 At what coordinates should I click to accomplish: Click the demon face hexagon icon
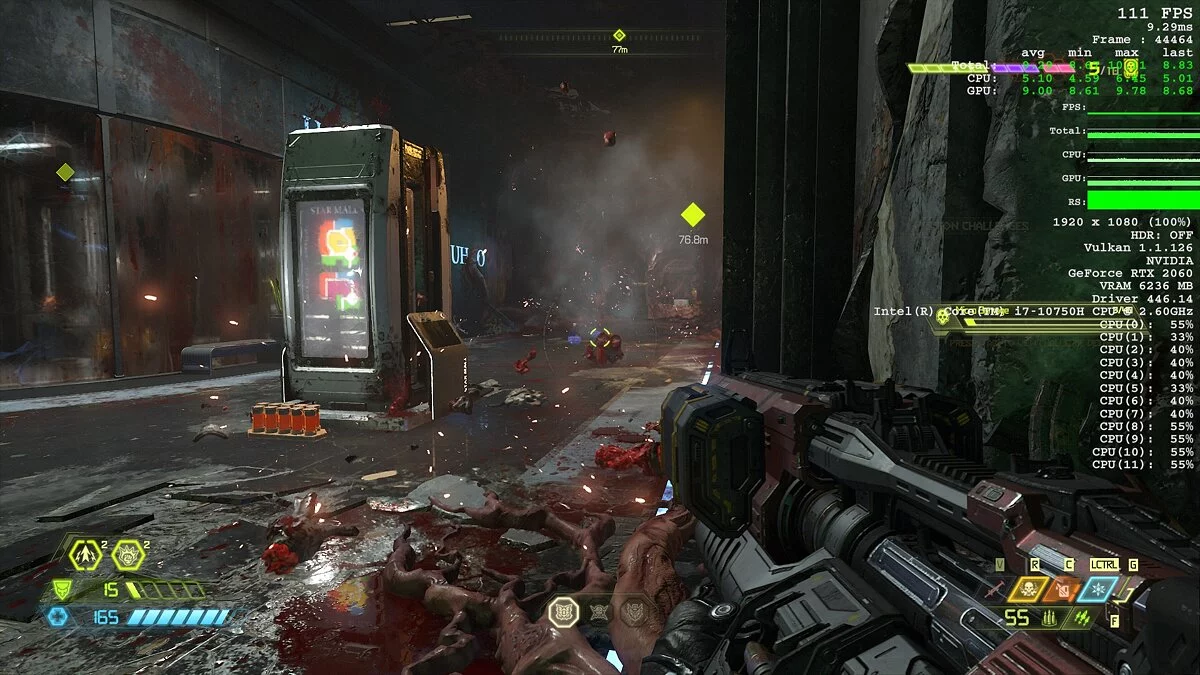[x=128, y=552]
